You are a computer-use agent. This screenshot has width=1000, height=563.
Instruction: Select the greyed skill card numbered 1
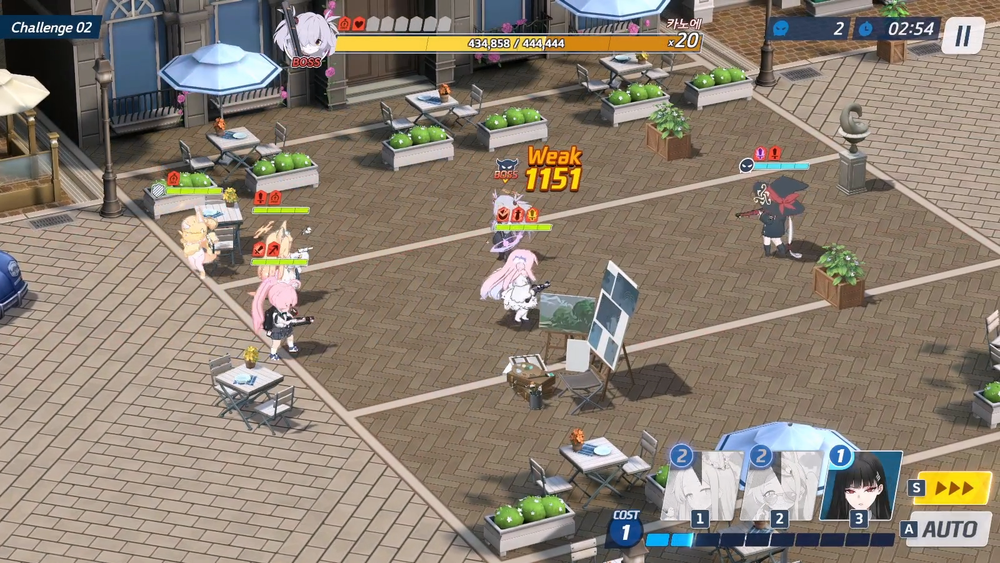pyautogui.click(x=702, y=487)
